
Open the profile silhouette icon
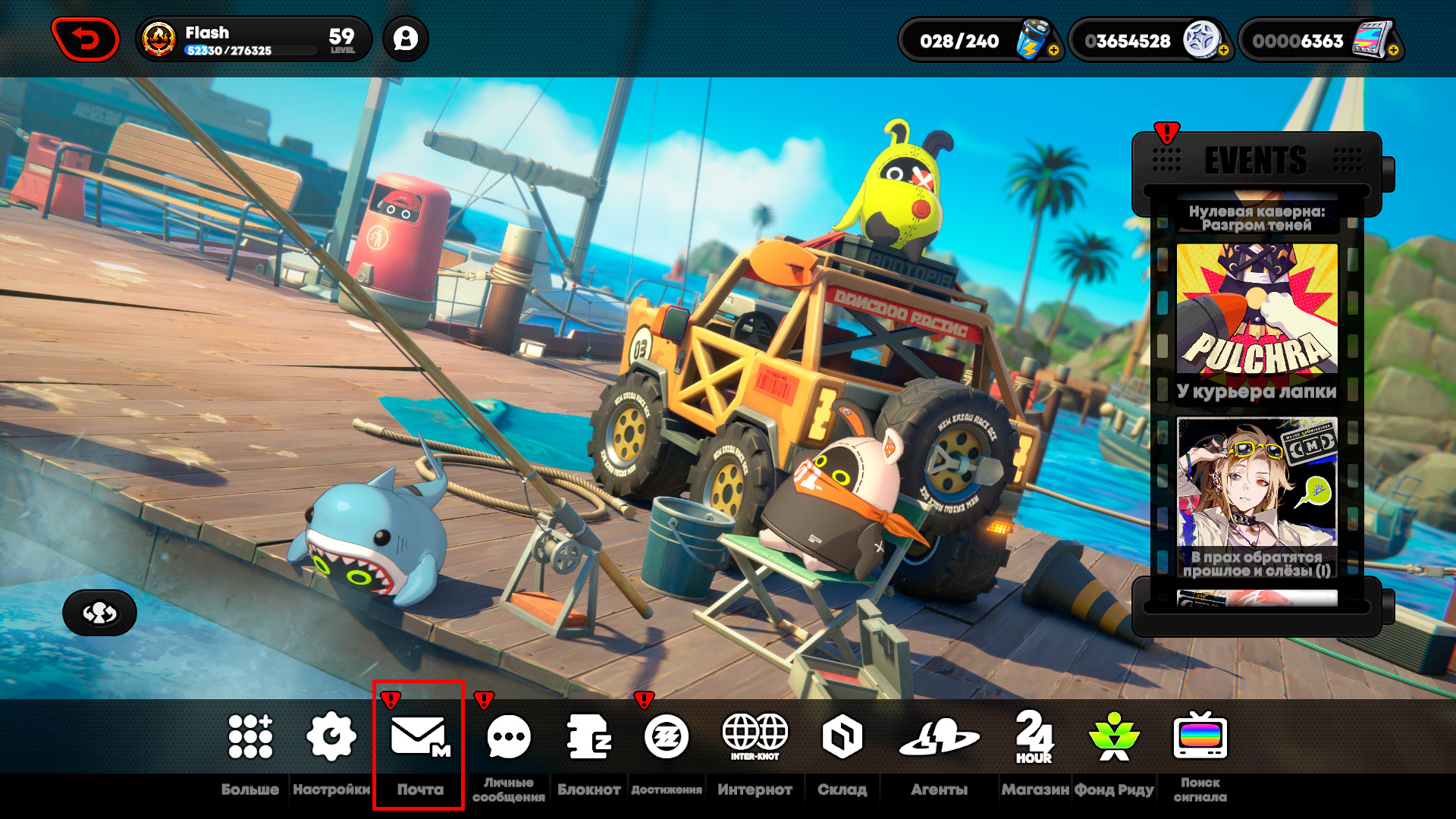tap(406, 39)
